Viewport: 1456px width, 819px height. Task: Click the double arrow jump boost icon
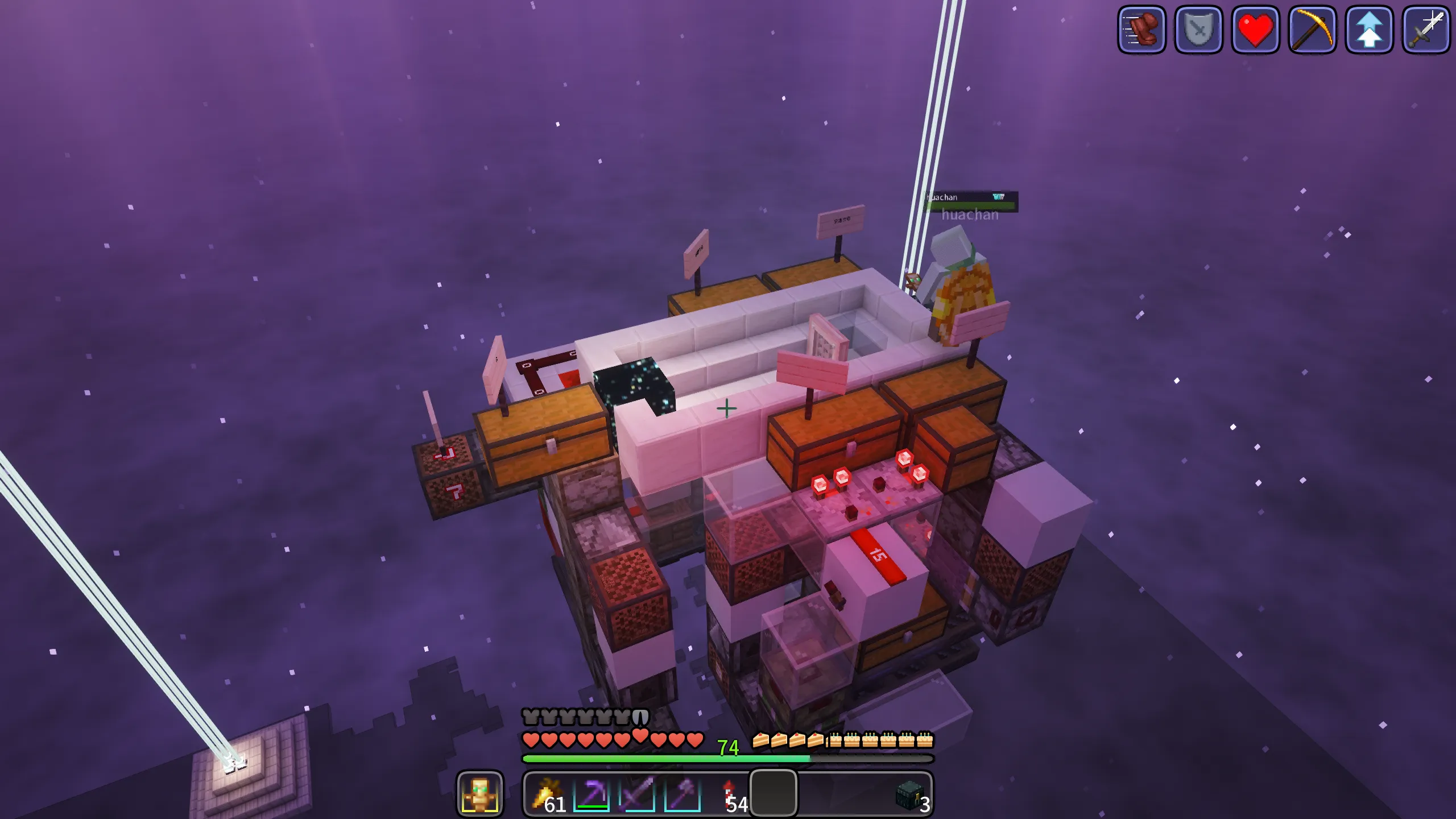tap(1369, 30)
